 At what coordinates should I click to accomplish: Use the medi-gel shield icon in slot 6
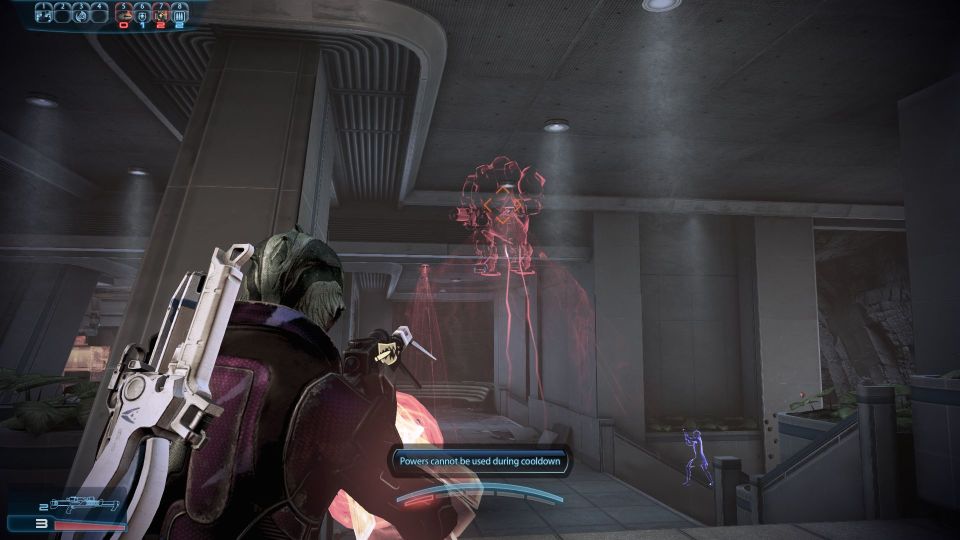(x=143, y=14)
